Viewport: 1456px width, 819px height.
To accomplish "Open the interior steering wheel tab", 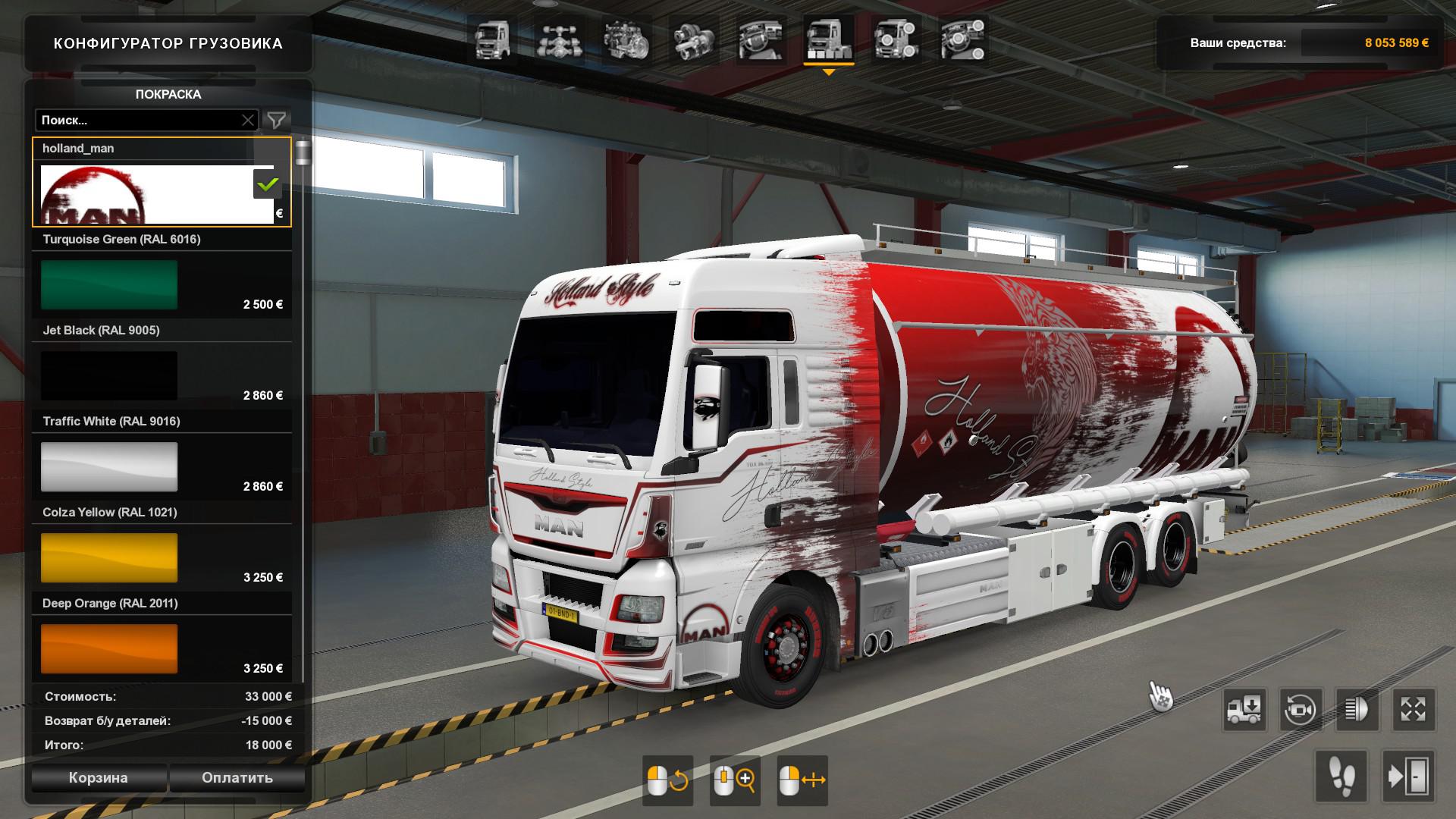I will [x=760, y=40].
